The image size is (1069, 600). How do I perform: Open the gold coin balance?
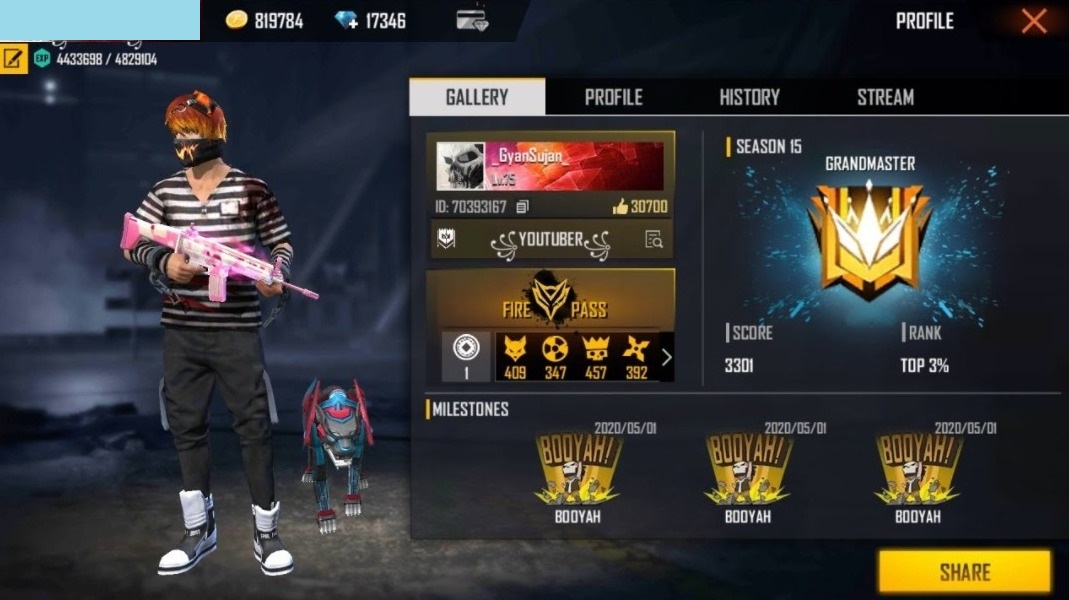click(x=264, y=21)
